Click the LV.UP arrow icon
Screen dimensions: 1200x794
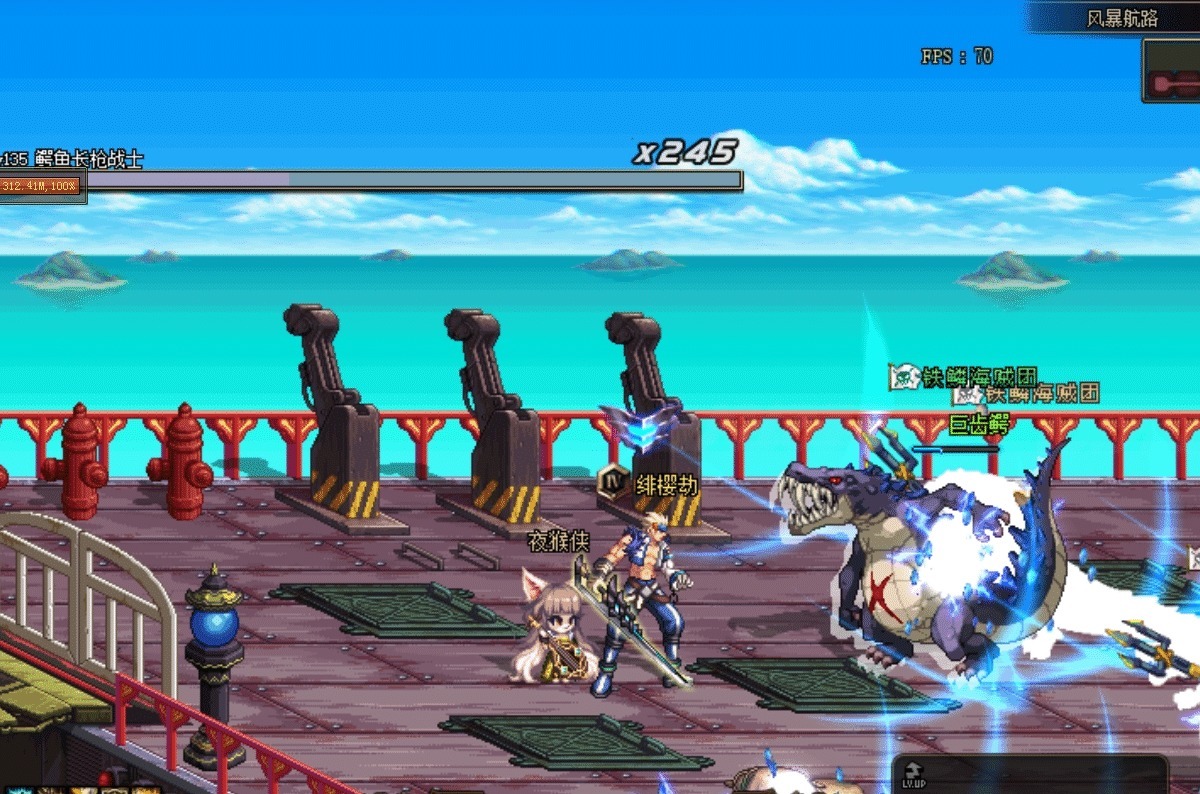coord(913,771)
